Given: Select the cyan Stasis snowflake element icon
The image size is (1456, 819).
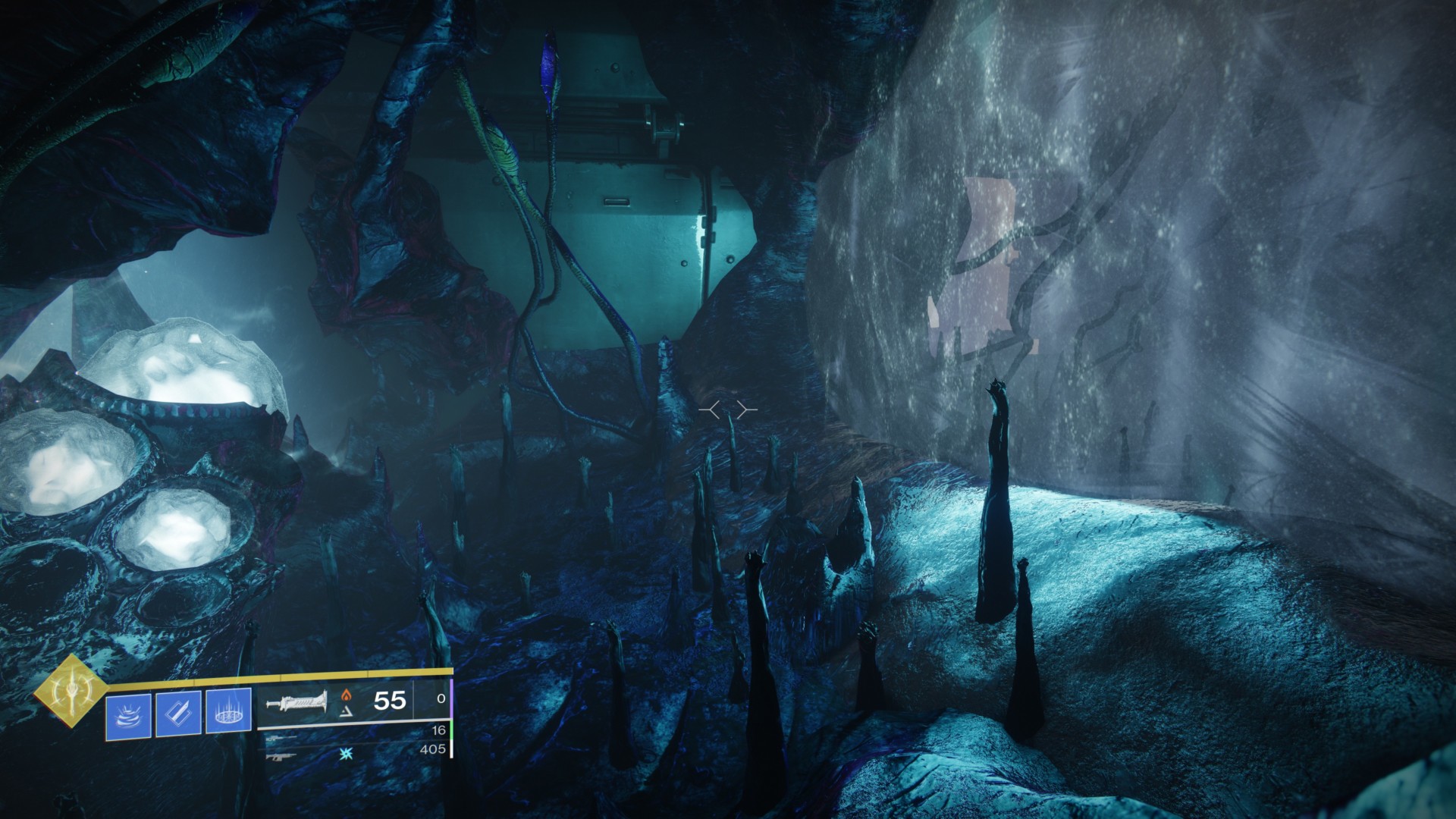Looking at the screenshot, I should (345, 755).
